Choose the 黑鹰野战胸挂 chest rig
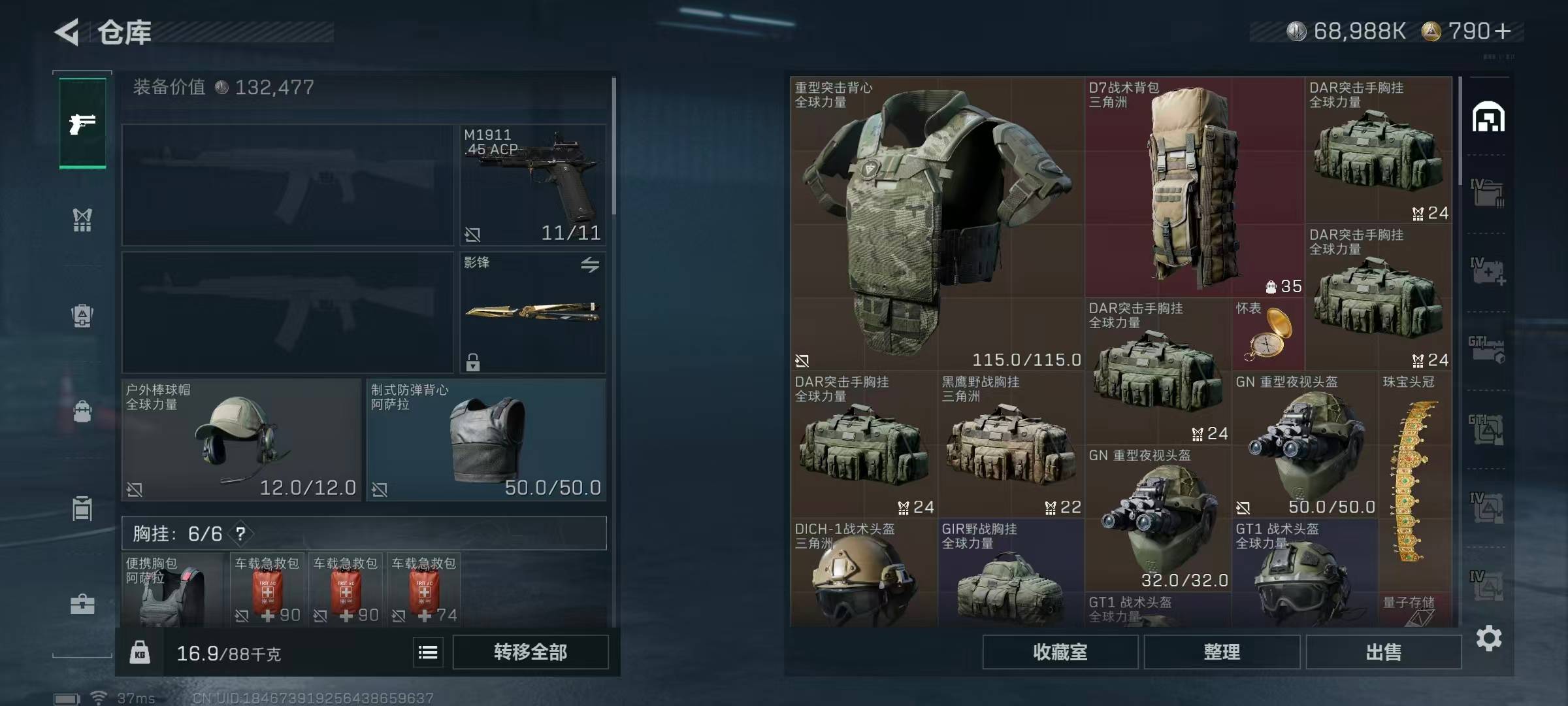 point(1011,445)
